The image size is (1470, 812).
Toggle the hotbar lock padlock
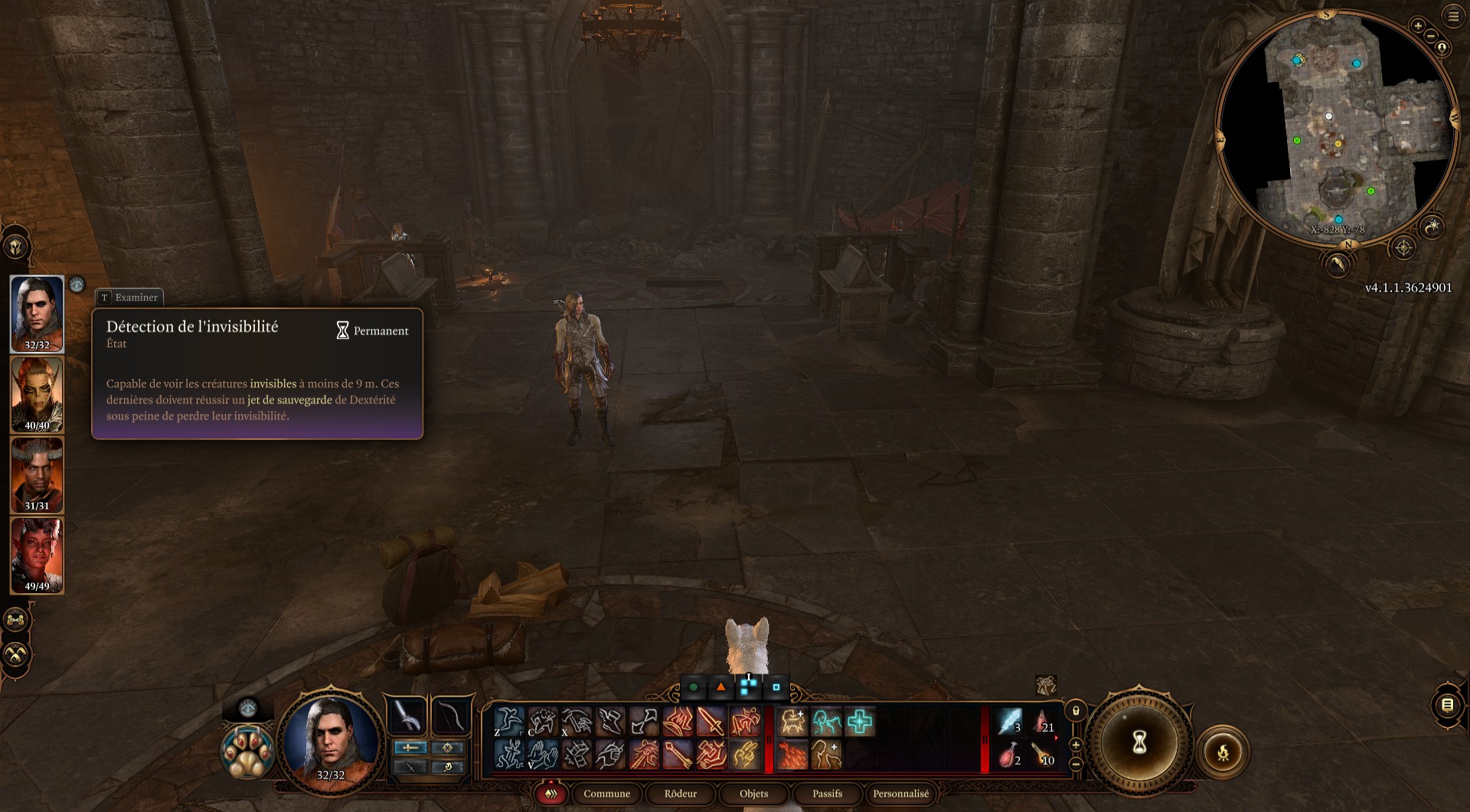(1076, 711)
